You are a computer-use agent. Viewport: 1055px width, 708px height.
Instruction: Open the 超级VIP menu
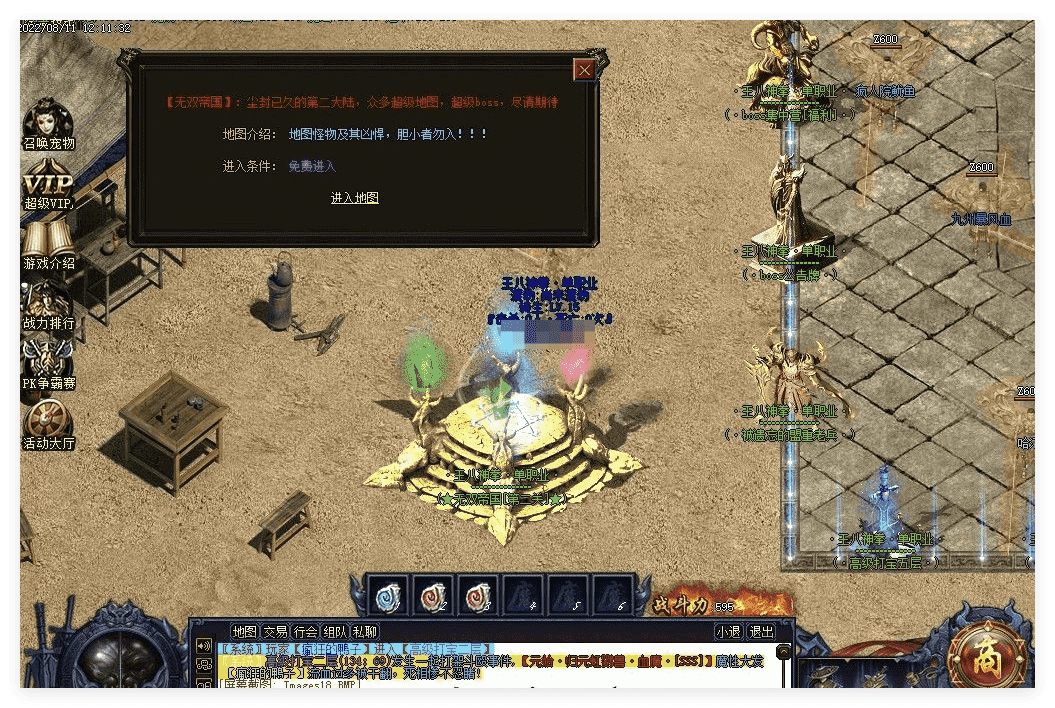(x=48, y=186)
